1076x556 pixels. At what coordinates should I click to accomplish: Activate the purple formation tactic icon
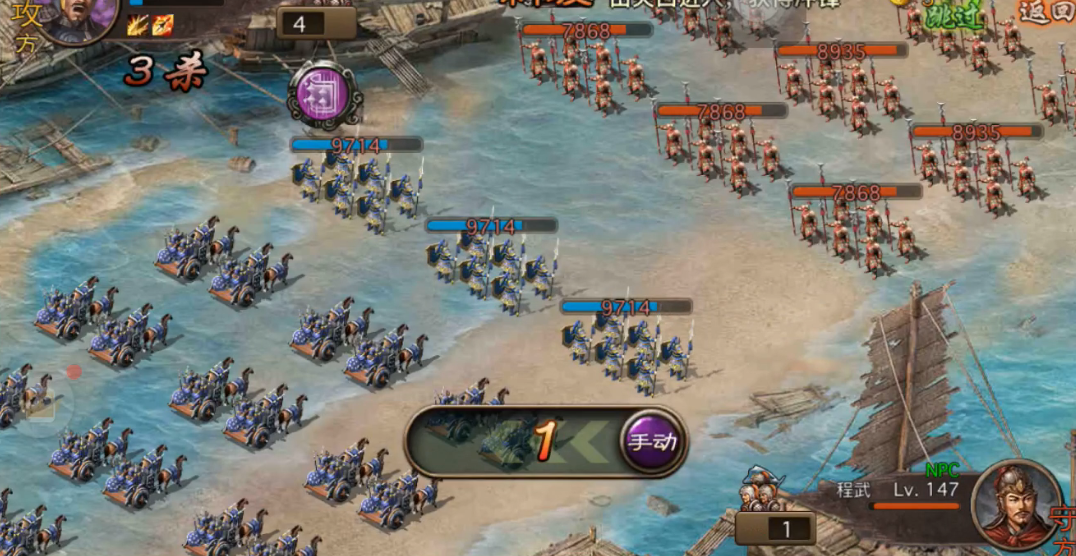coord(325,95)
